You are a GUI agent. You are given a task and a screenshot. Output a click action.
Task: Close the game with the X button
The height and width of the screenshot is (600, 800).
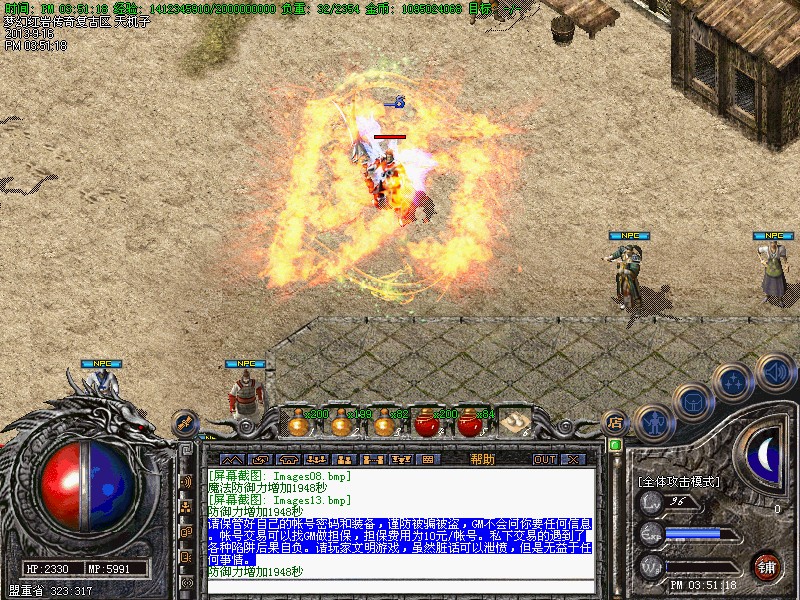coord(573,459)
